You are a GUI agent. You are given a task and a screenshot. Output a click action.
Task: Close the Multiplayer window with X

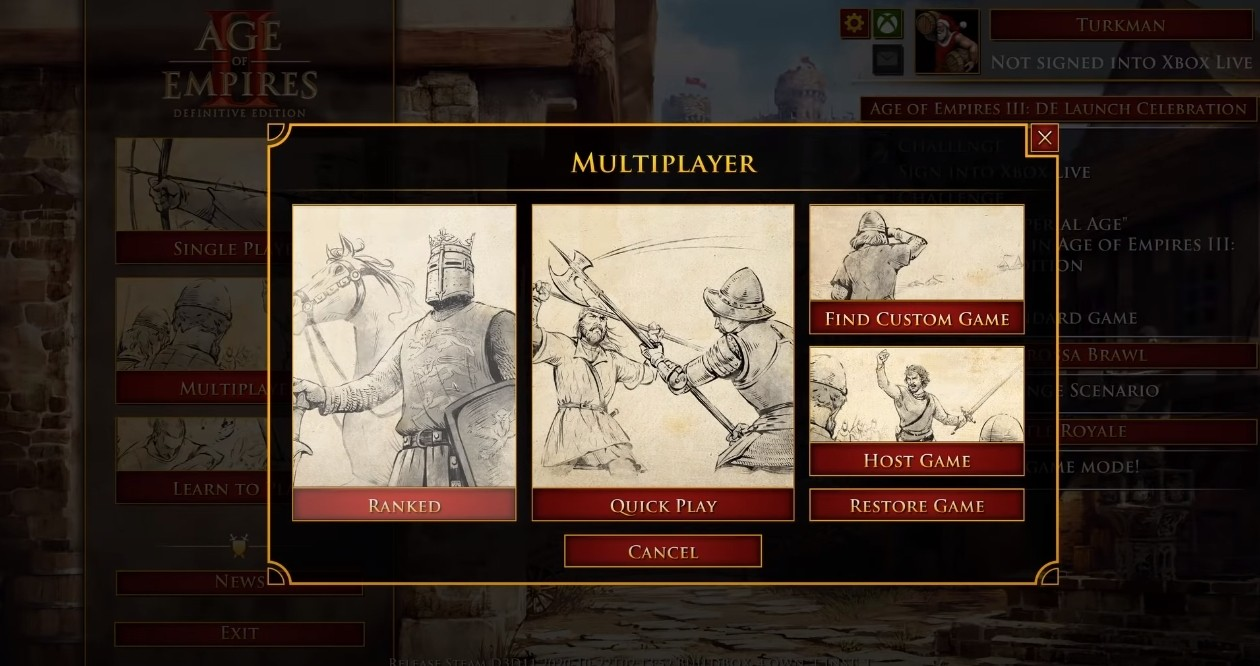1044,138
